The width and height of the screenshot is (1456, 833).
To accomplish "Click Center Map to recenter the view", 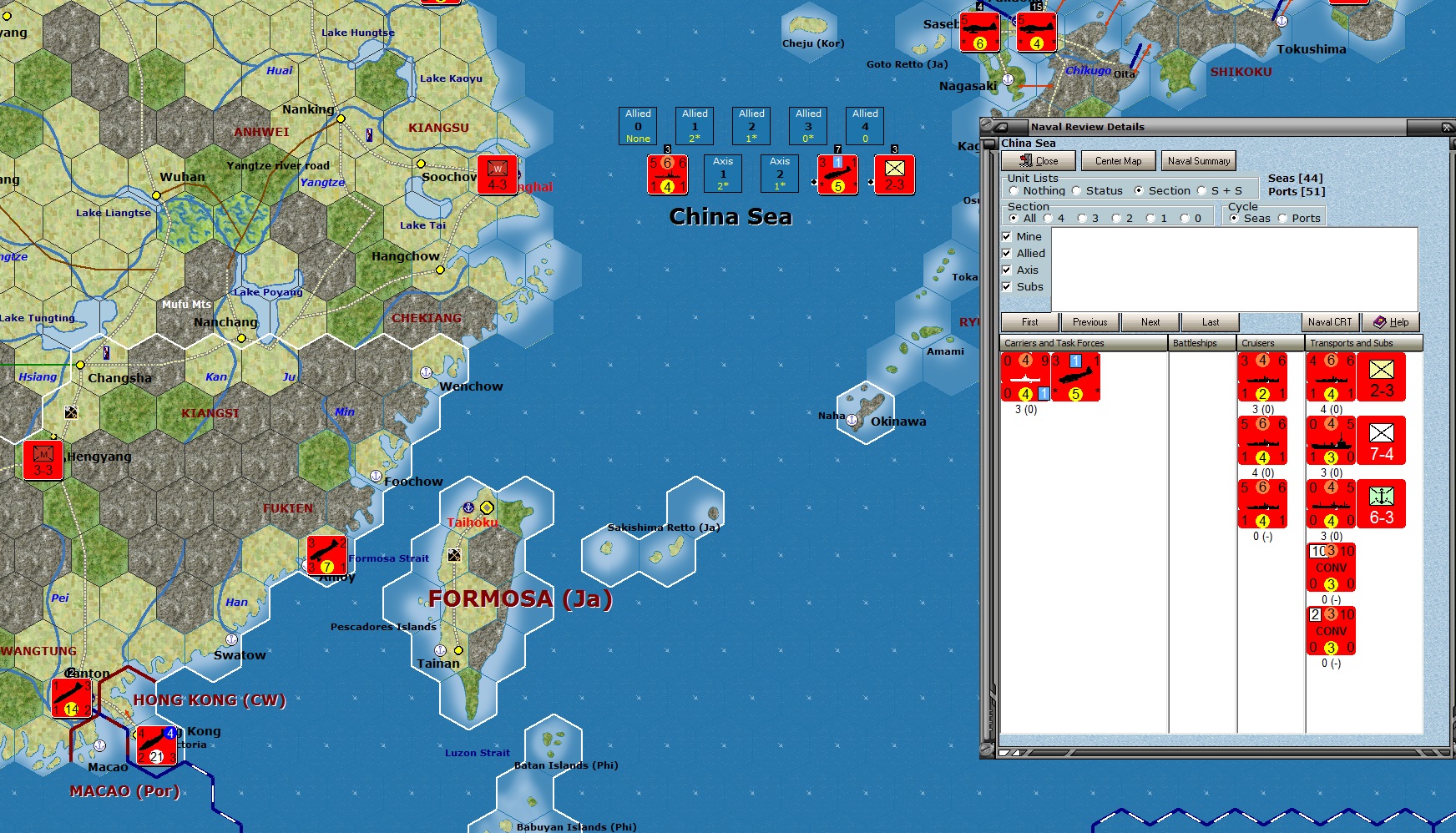I will click(1118, 160).
